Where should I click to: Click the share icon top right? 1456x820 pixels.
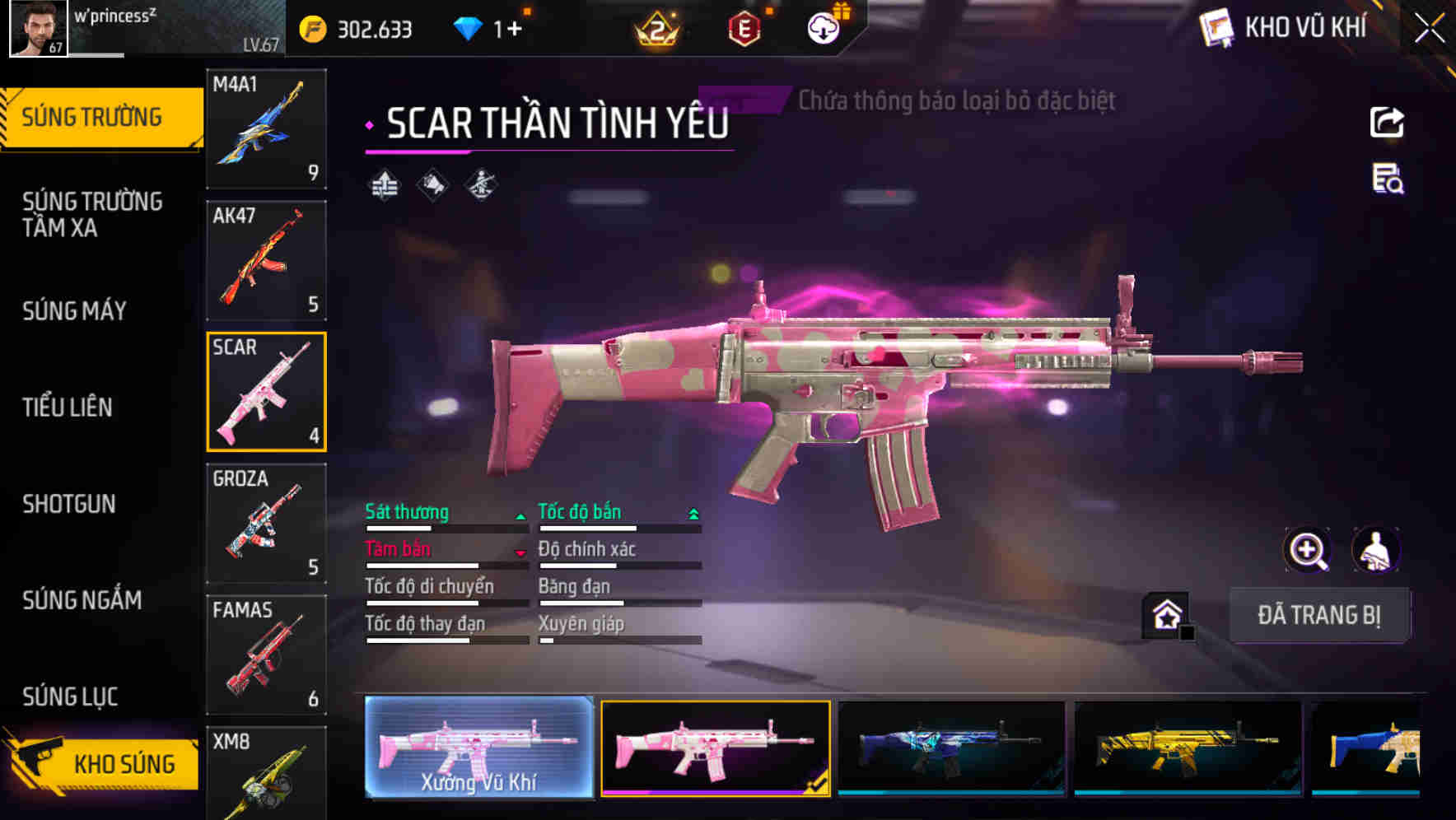coord(1387,122)
